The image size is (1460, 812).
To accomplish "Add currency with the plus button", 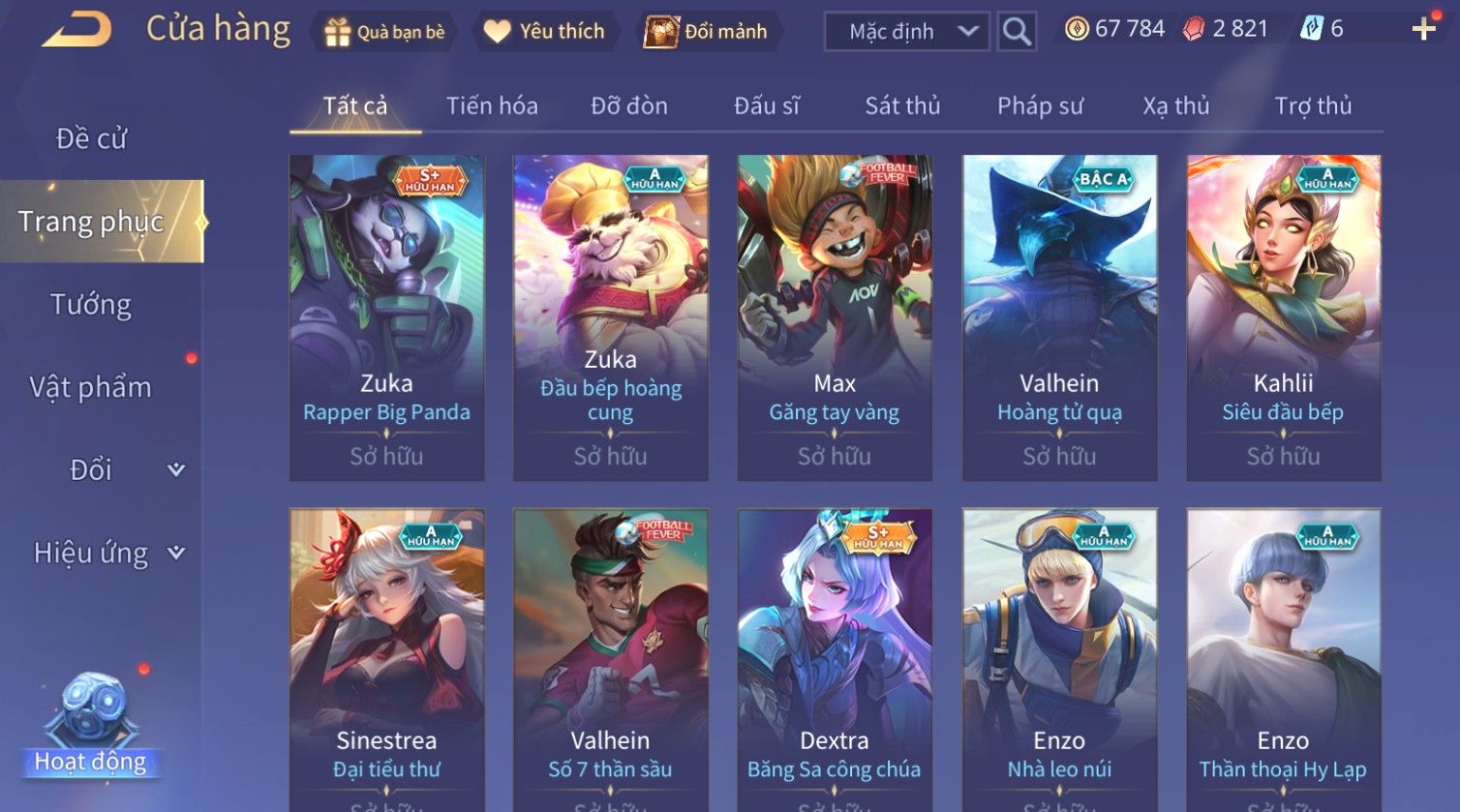I will tap(1423, 30).
